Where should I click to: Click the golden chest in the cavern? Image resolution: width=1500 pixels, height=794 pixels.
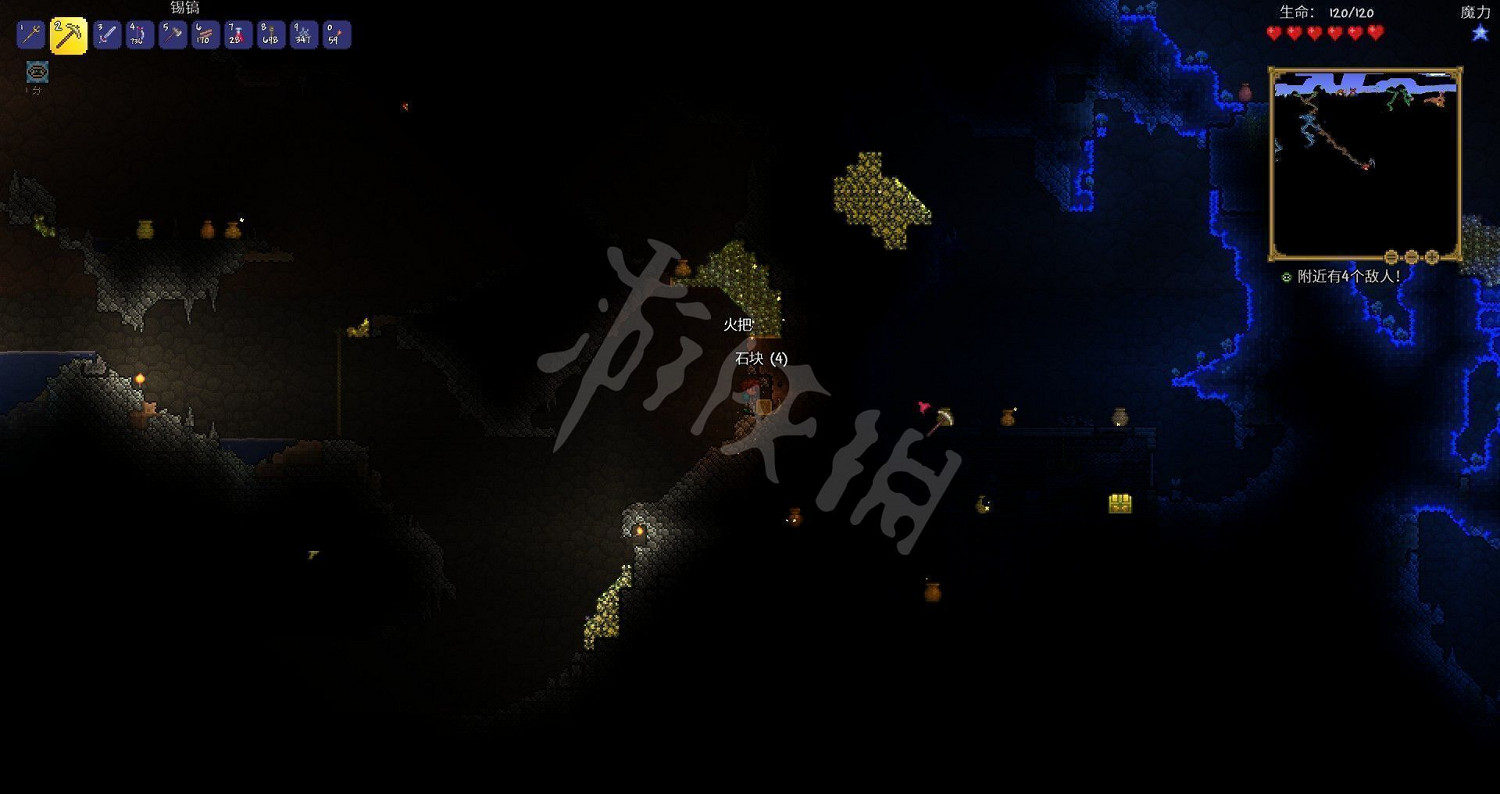click(x=1119, y=506)
